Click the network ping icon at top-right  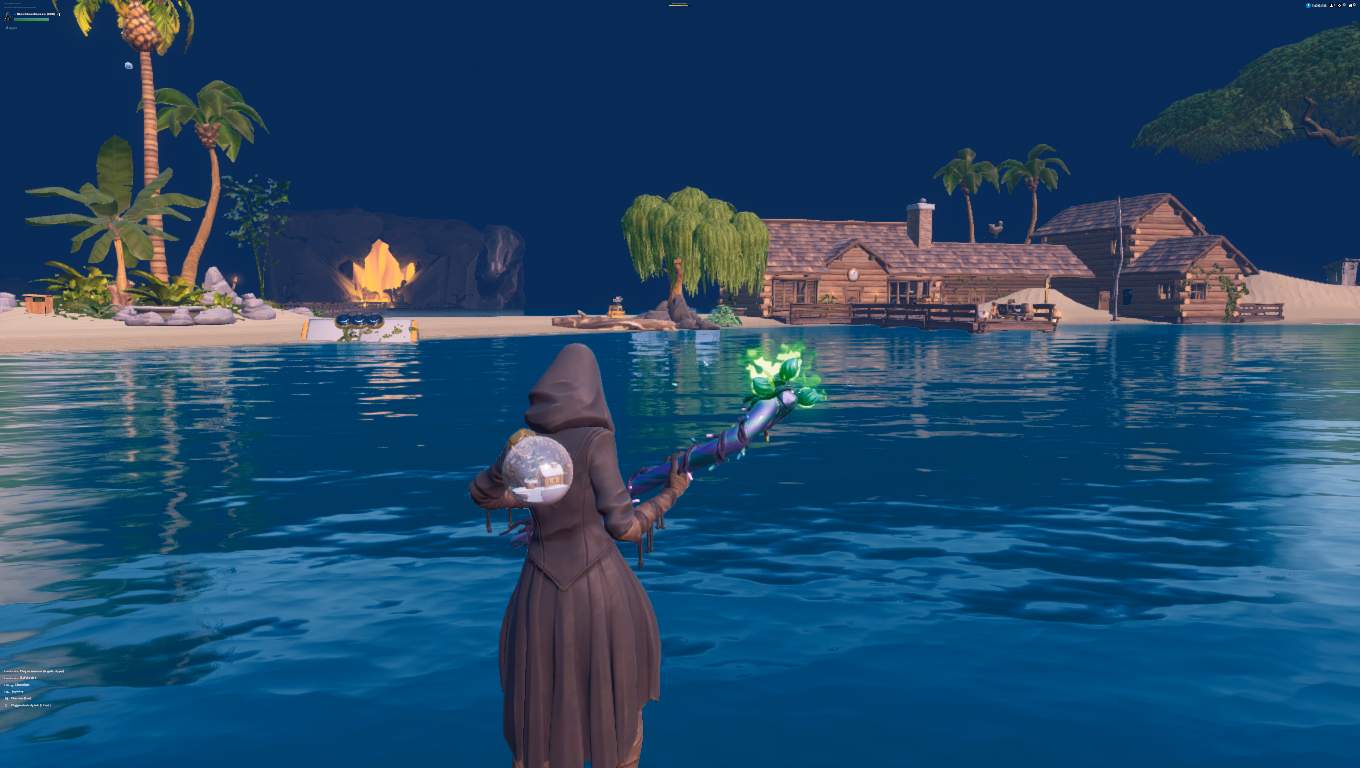point(1340,5)
